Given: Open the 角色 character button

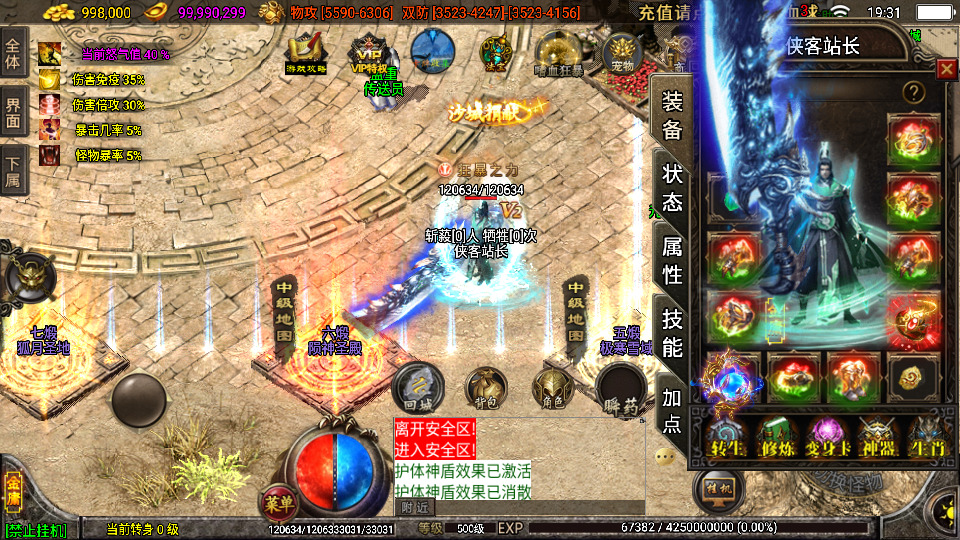Looking at the screenshot, I should [x=552, y=388].
